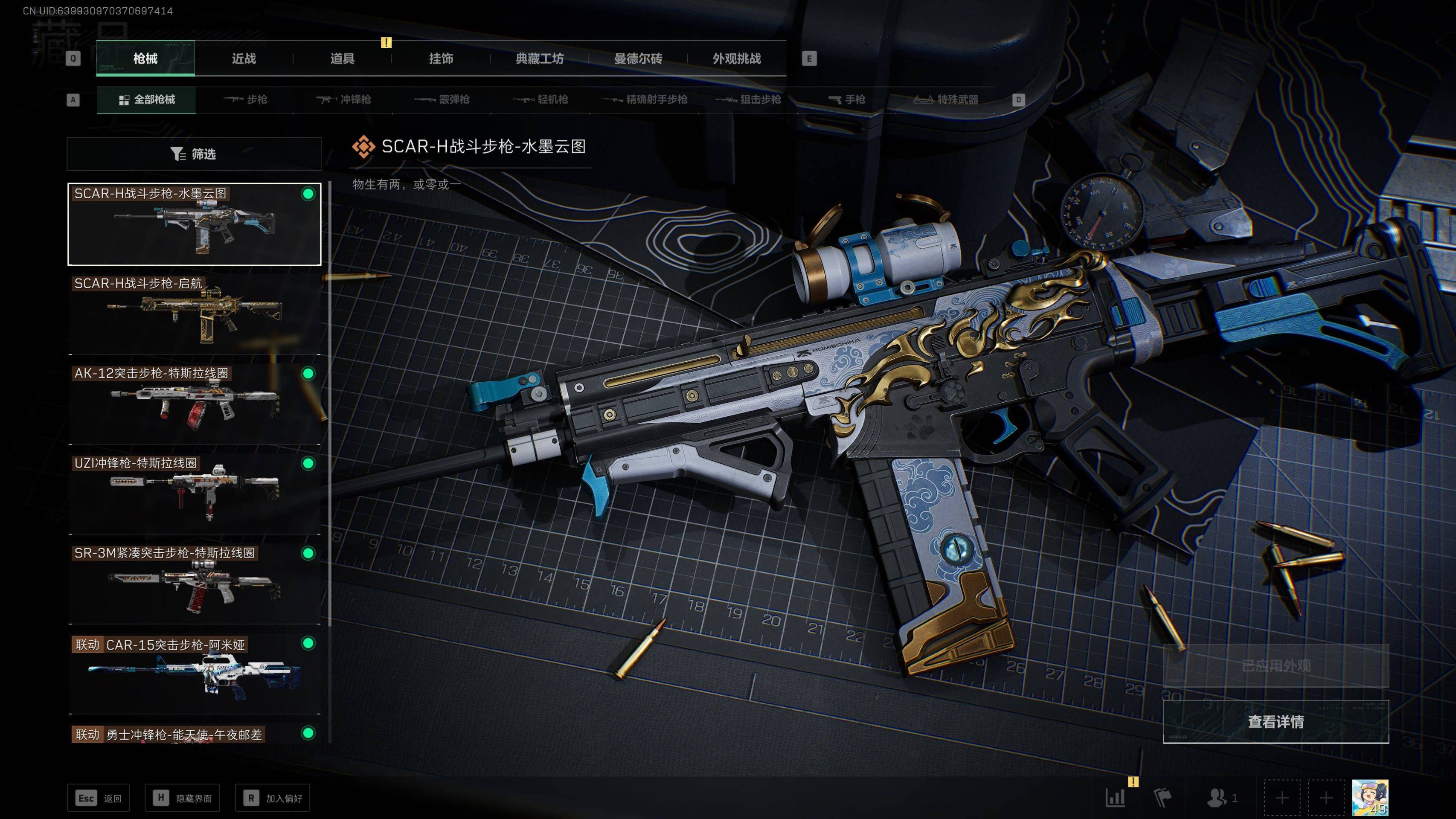Pick the UZI 特斯拉线圈 skin
The image size is (1456, 819).
[x=195, y=494]
